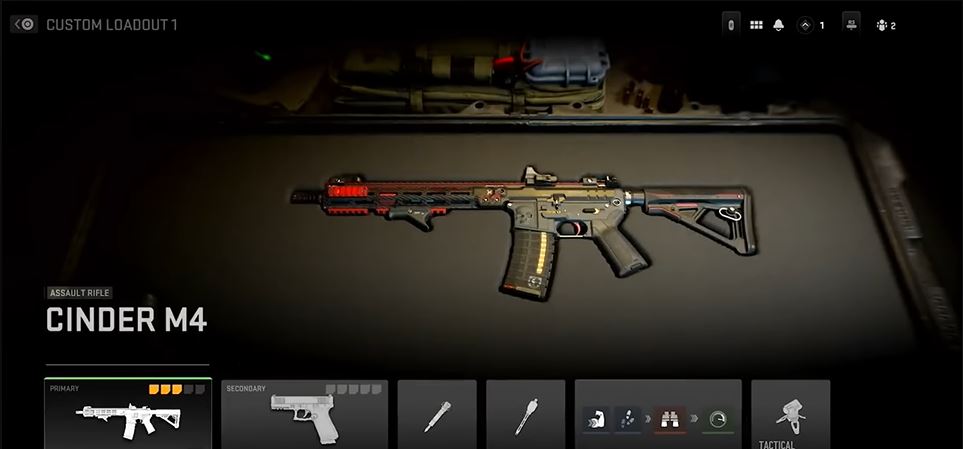Viewport: 963px width, 449px height.
Task: Choose the second throwable equipment slot
Action: click(525, 414)
